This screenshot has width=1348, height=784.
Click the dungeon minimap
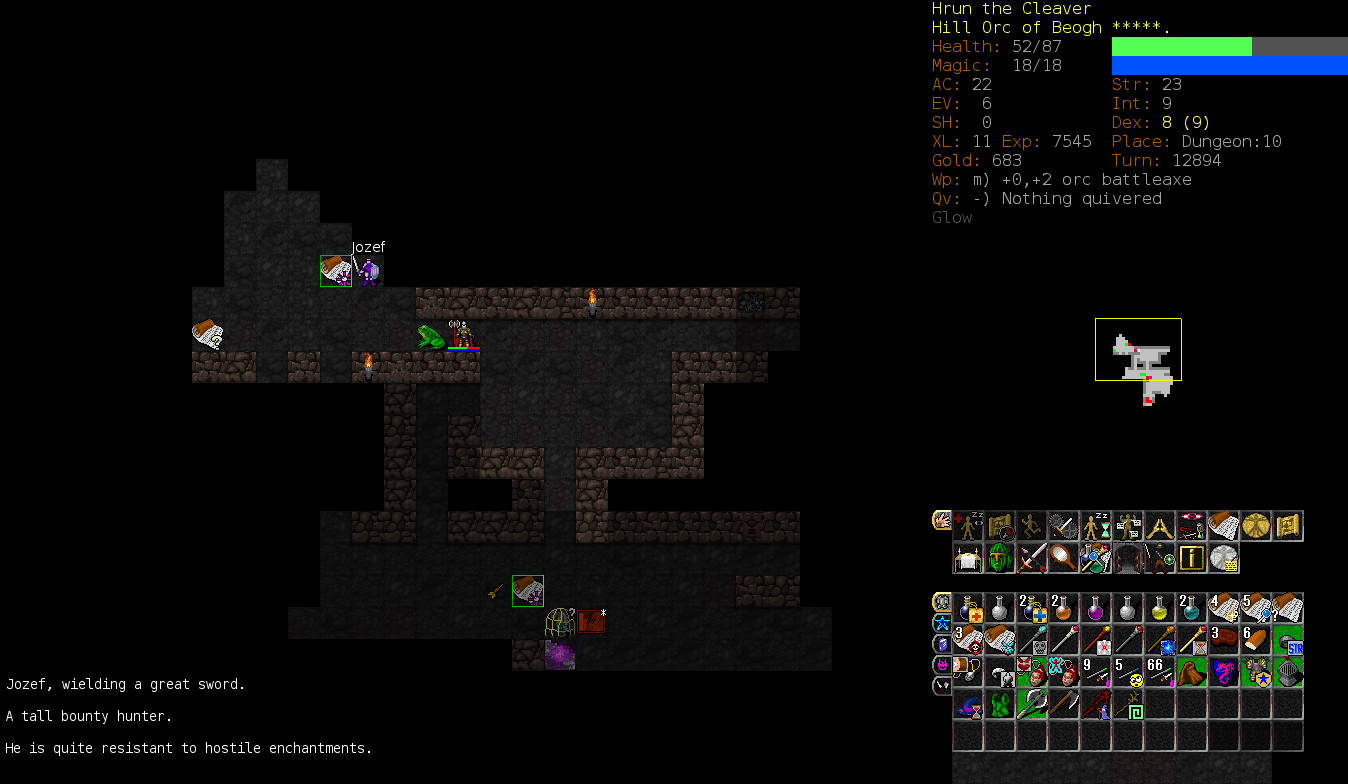tap(1138, 350)
